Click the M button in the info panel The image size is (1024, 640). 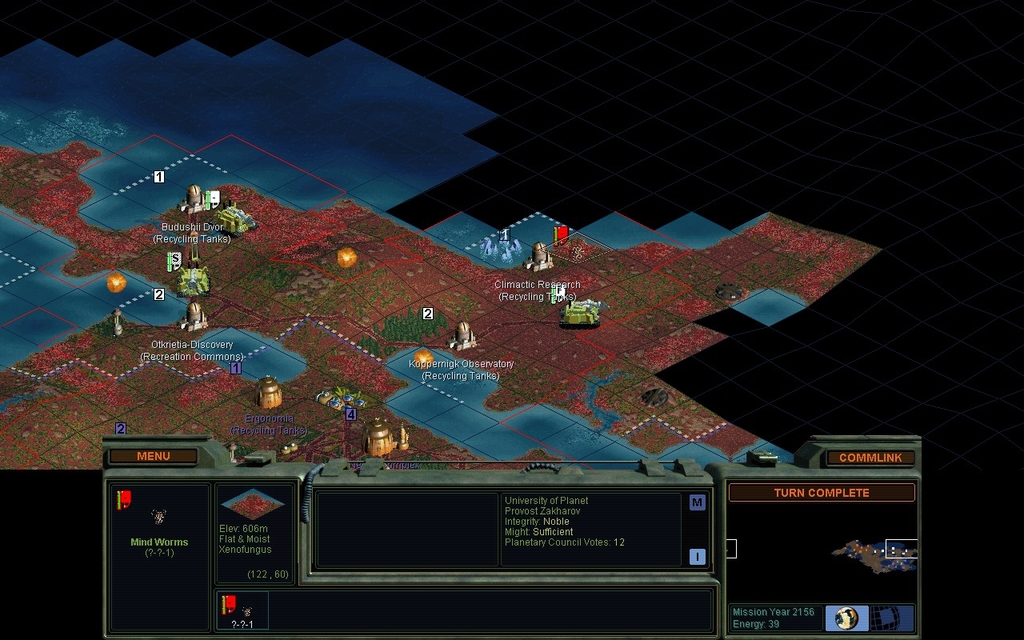[x=697, y=503]
